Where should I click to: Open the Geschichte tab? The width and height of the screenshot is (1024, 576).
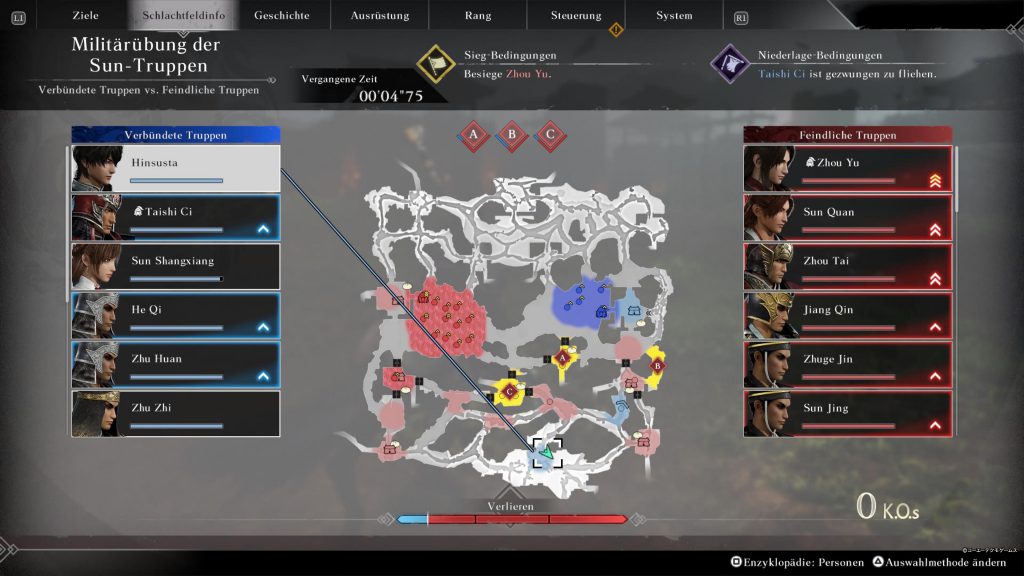pyautogui.click(x=282, y=15)
